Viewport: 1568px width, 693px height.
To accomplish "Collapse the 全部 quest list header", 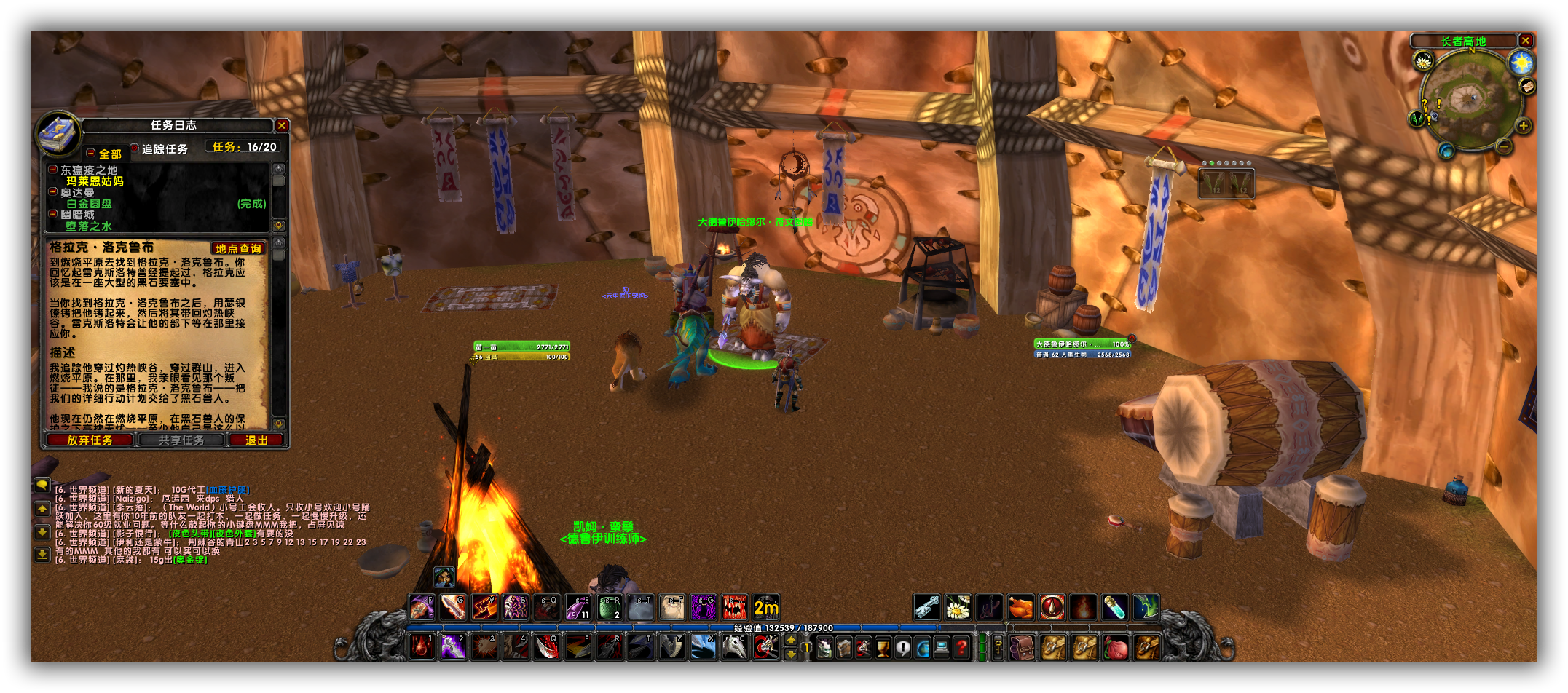I will pos(91,154).
